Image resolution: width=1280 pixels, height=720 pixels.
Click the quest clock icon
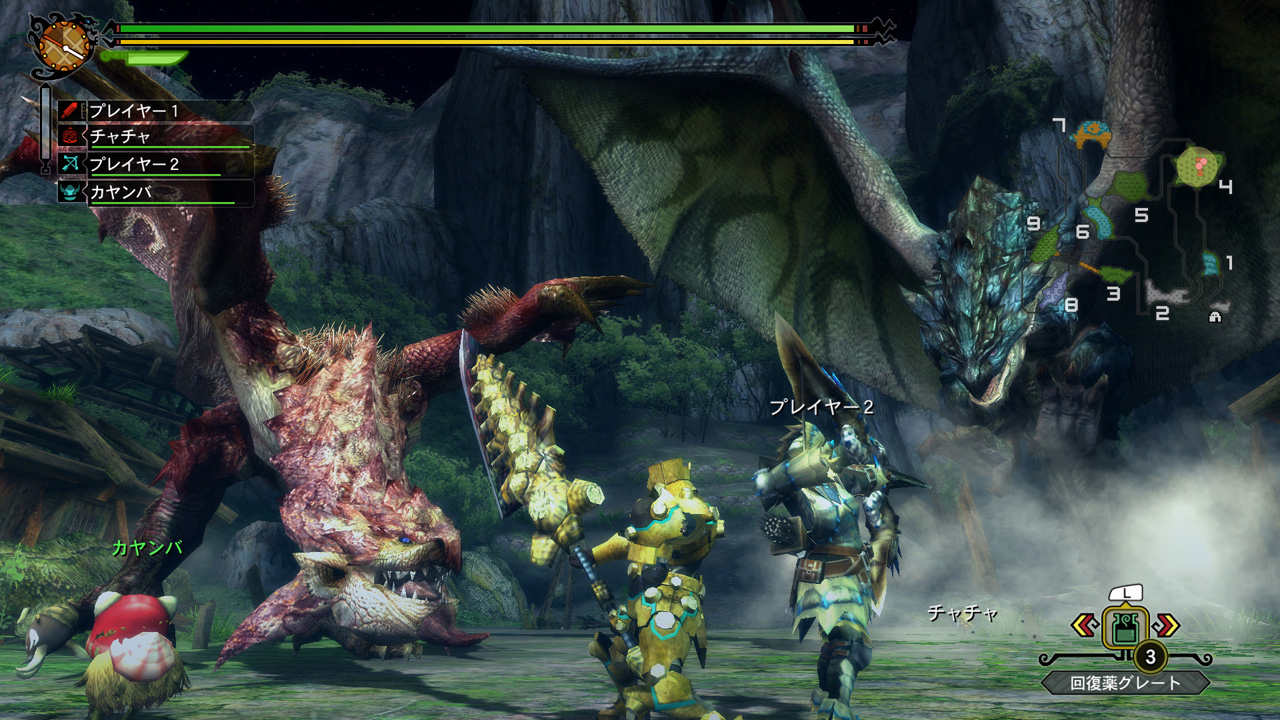pyautogui.click(x=64, y=43)
